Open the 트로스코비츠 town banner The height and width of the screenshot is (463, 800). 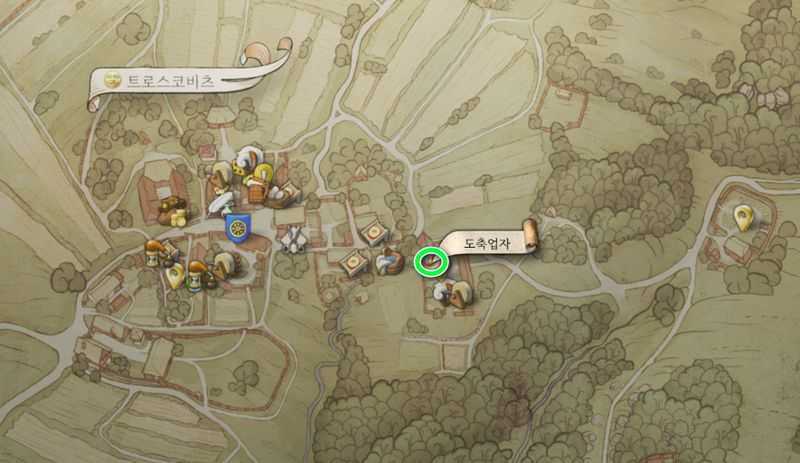[172, 79]
